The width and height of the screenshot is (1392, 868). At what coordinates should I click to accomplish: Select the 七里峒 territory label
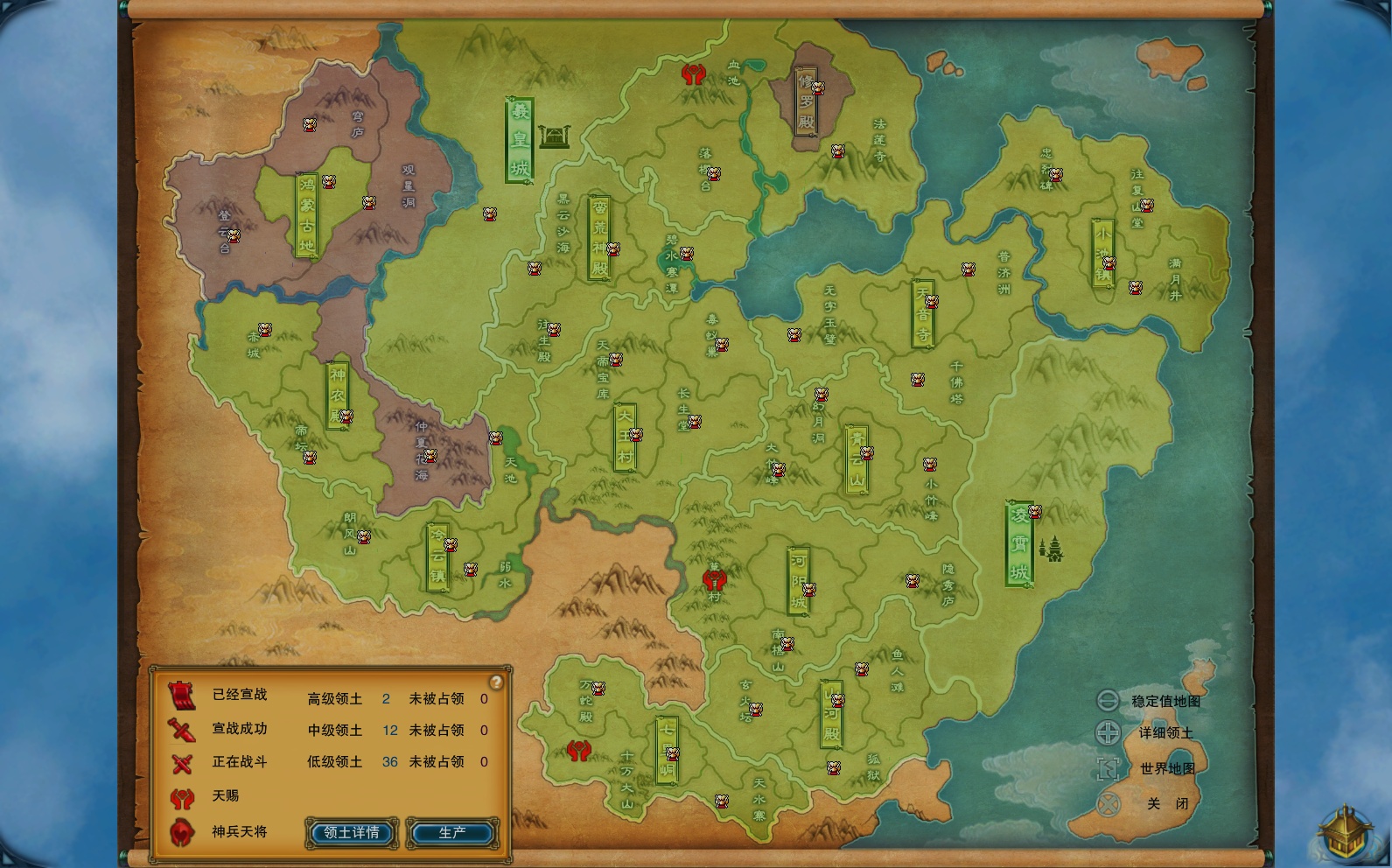(x=667, y=750)
